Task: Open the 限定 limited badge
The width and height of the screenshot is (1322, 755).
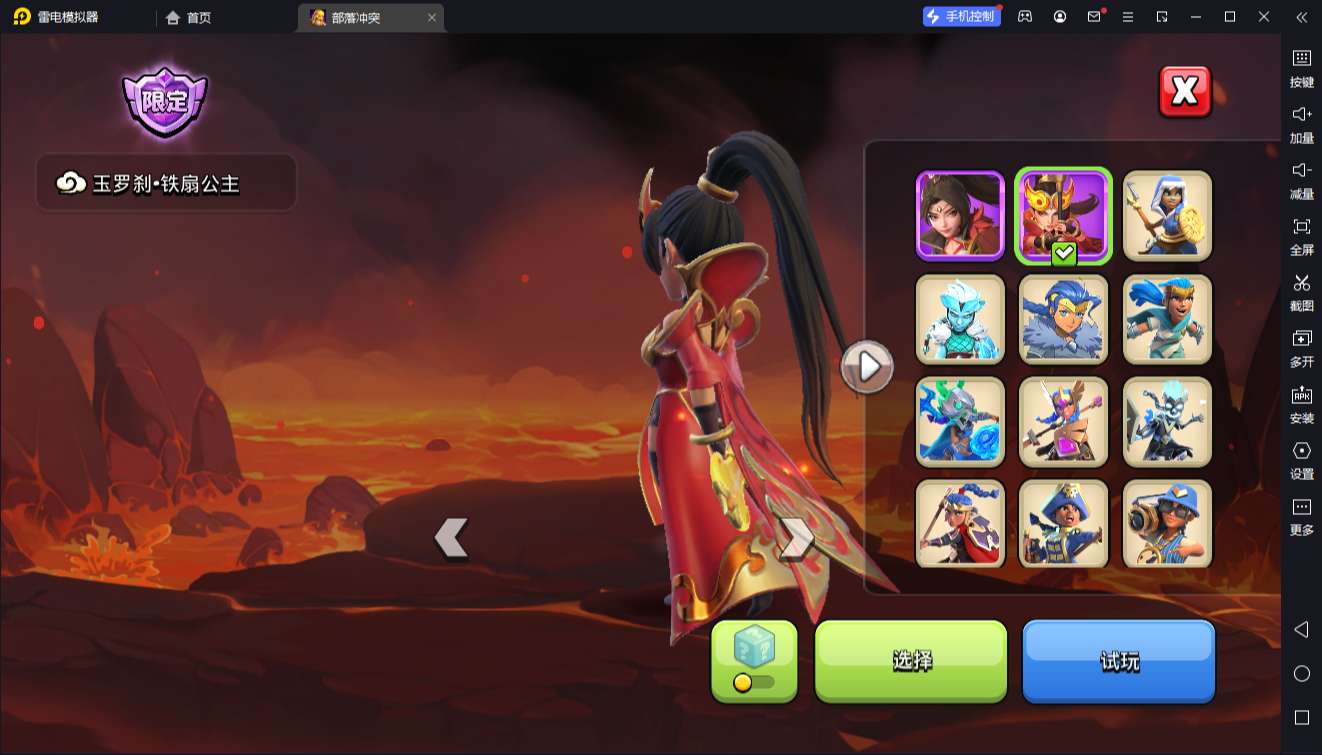Action: [x=164, y=101]
